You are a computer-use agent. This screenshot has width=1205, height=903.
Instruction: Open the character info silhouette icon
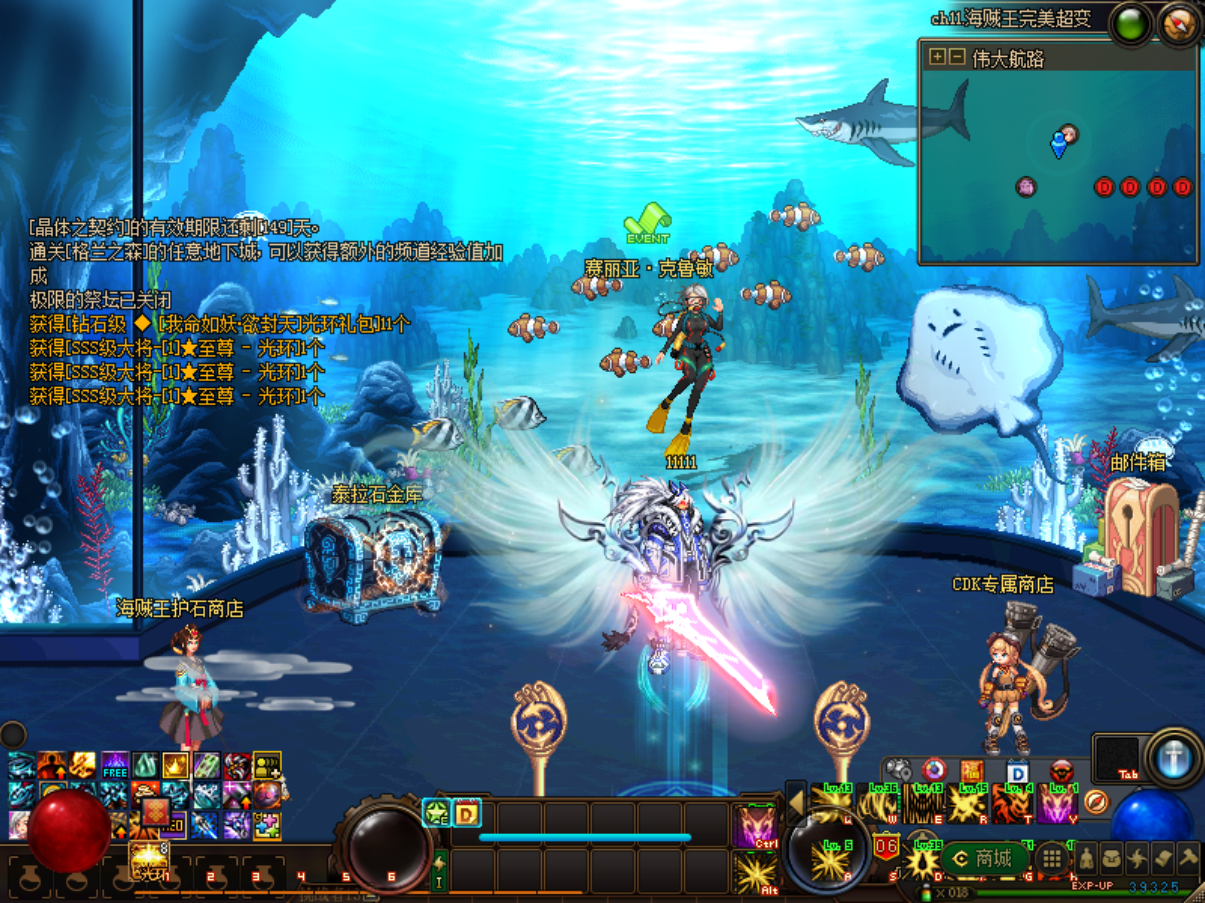[x=1086, y=859]
